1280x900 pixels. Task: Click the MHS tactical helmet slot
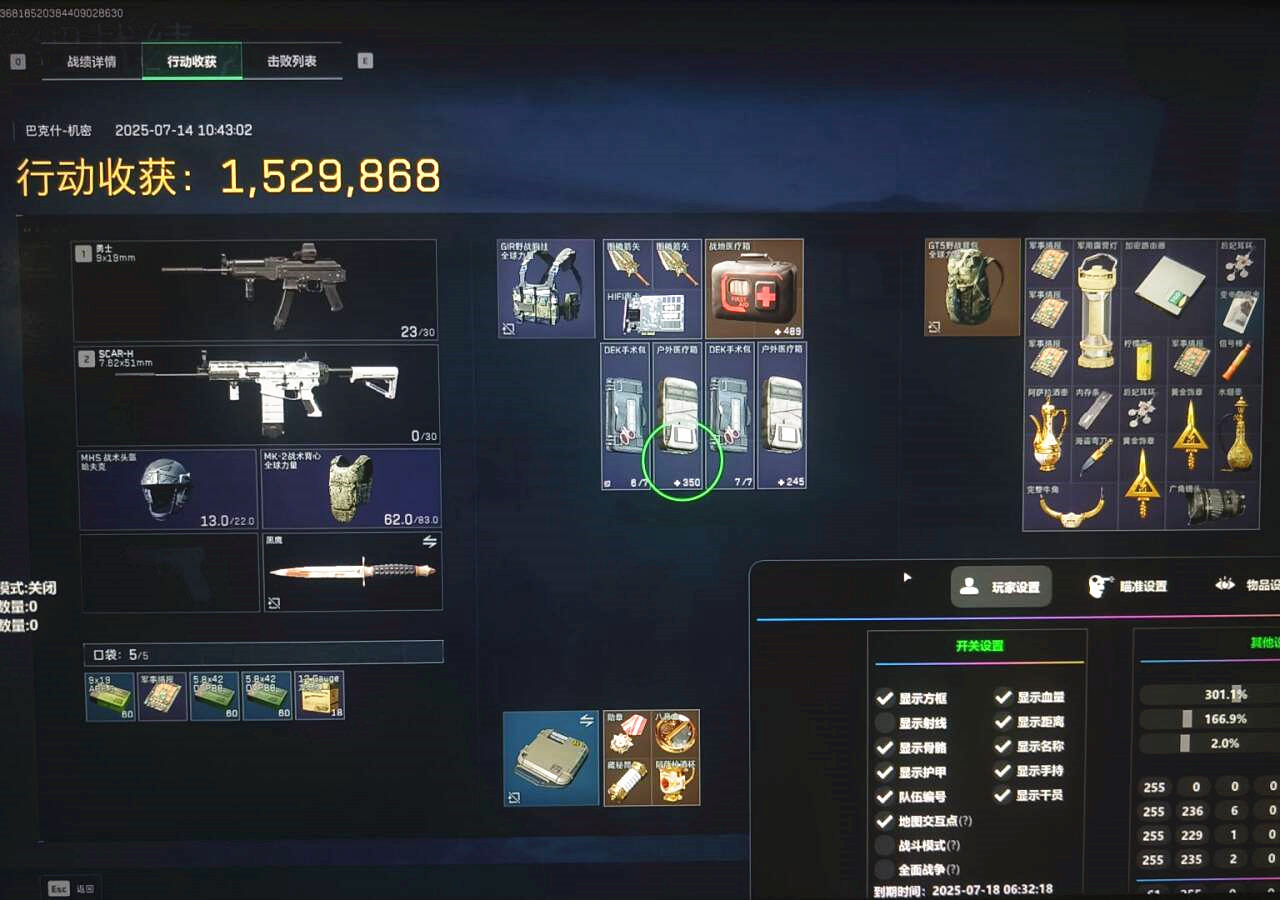pos(168,489)
